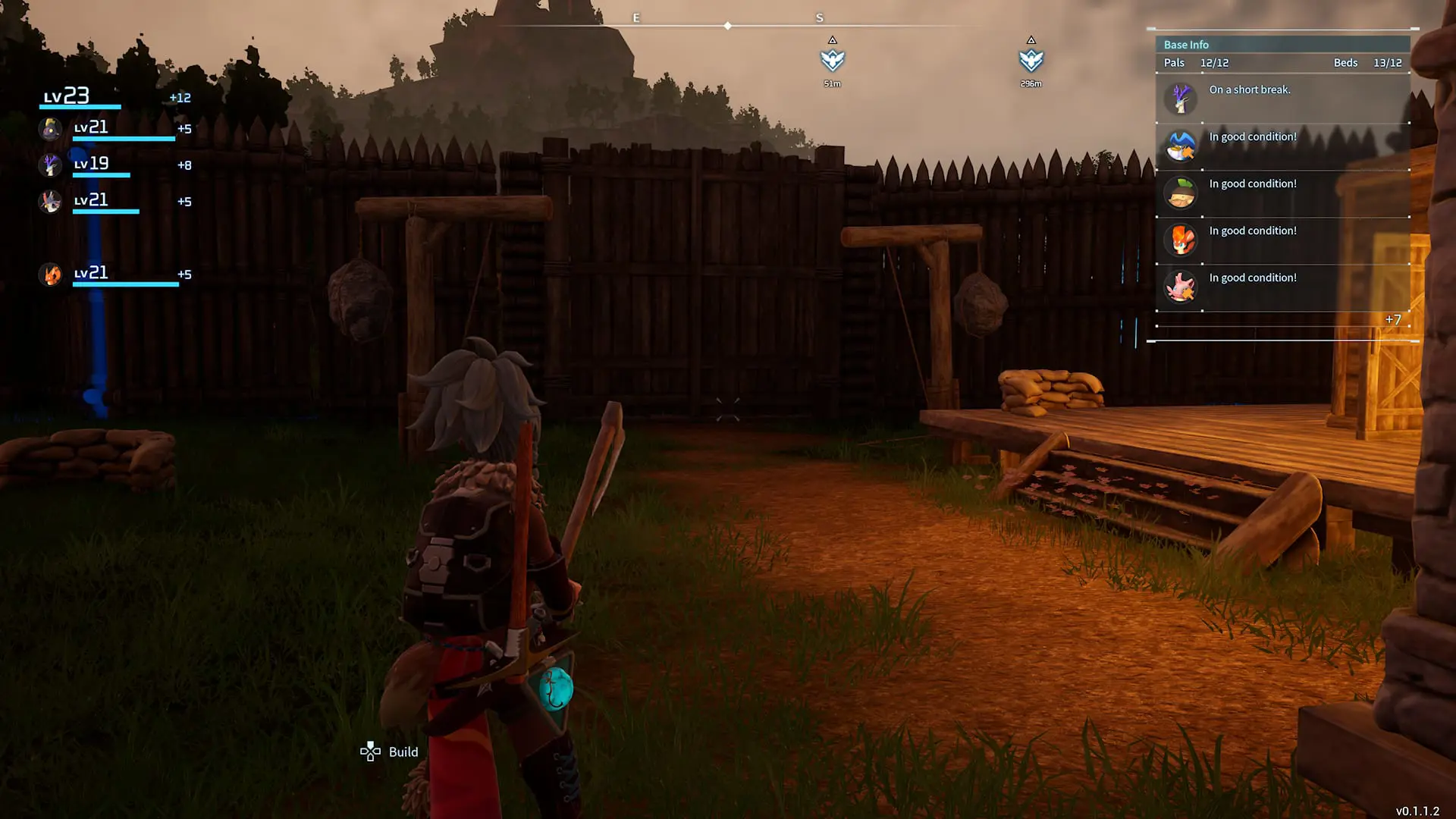1456x819 pixels.
Task: Click the Build prompt
Action: (x=404, y=752)
